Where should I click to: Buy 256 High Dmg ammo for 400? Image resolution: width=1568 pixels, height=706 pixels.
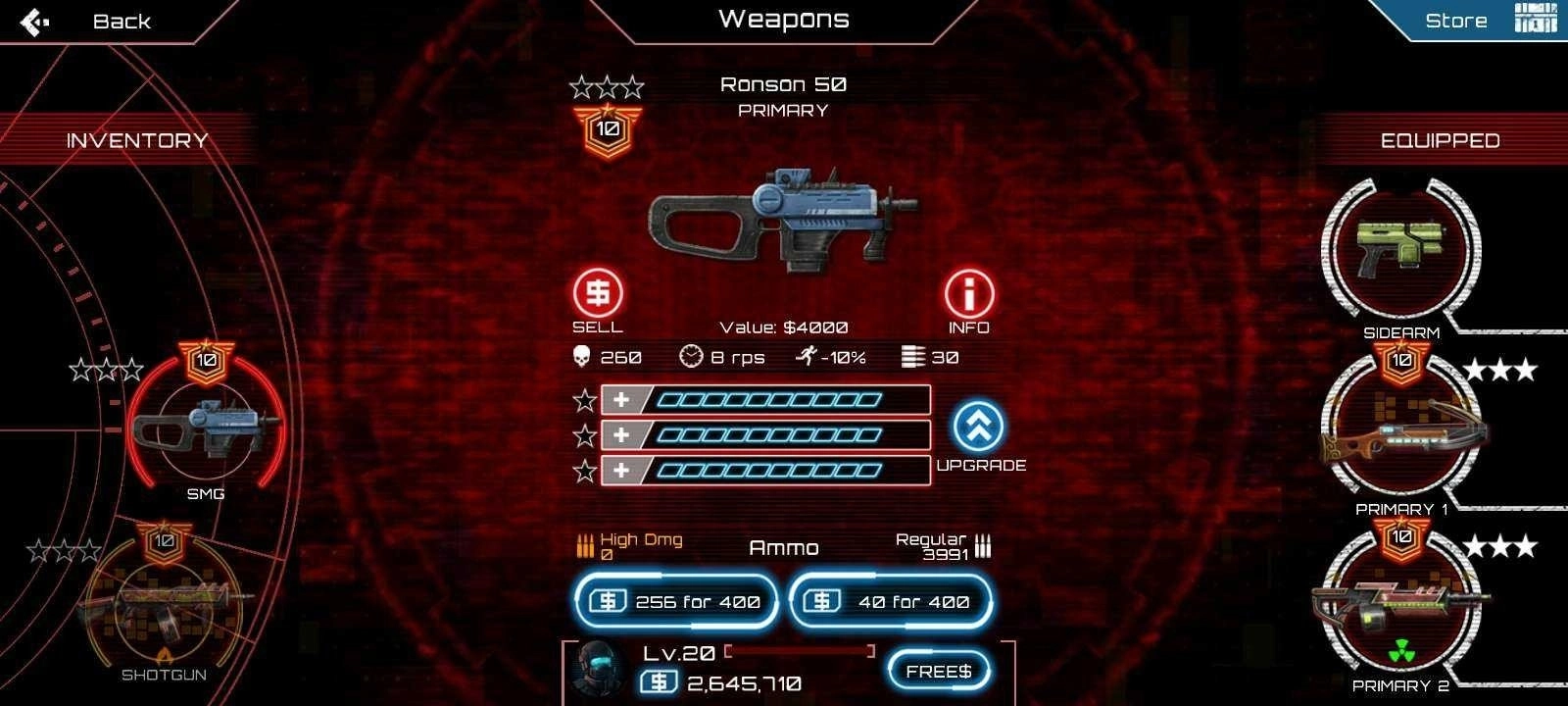click(675, 600)
